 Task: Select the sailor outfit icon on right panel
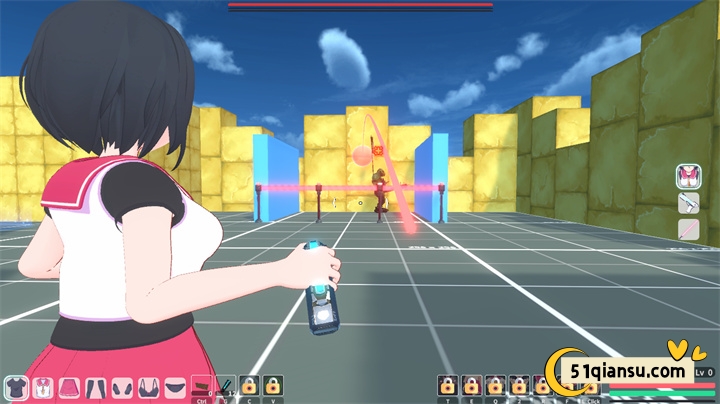[688, 177]
